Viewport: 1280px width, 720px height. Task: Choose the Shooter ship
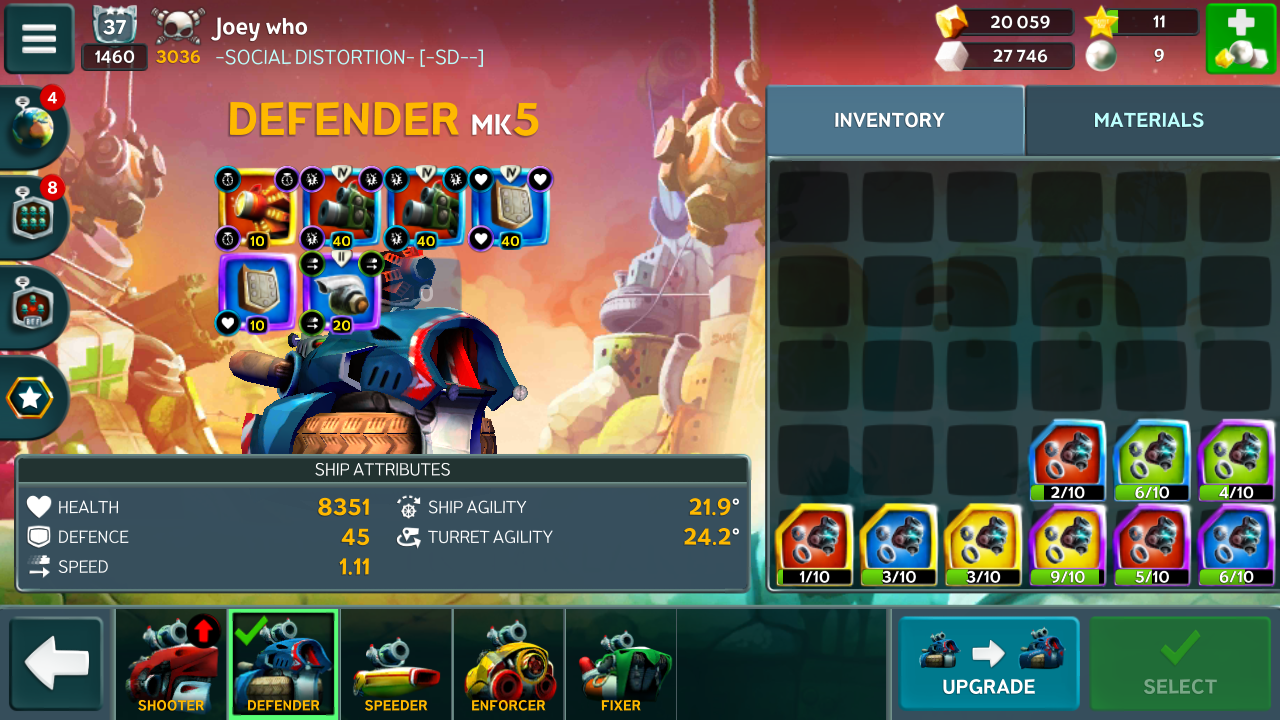171,664
